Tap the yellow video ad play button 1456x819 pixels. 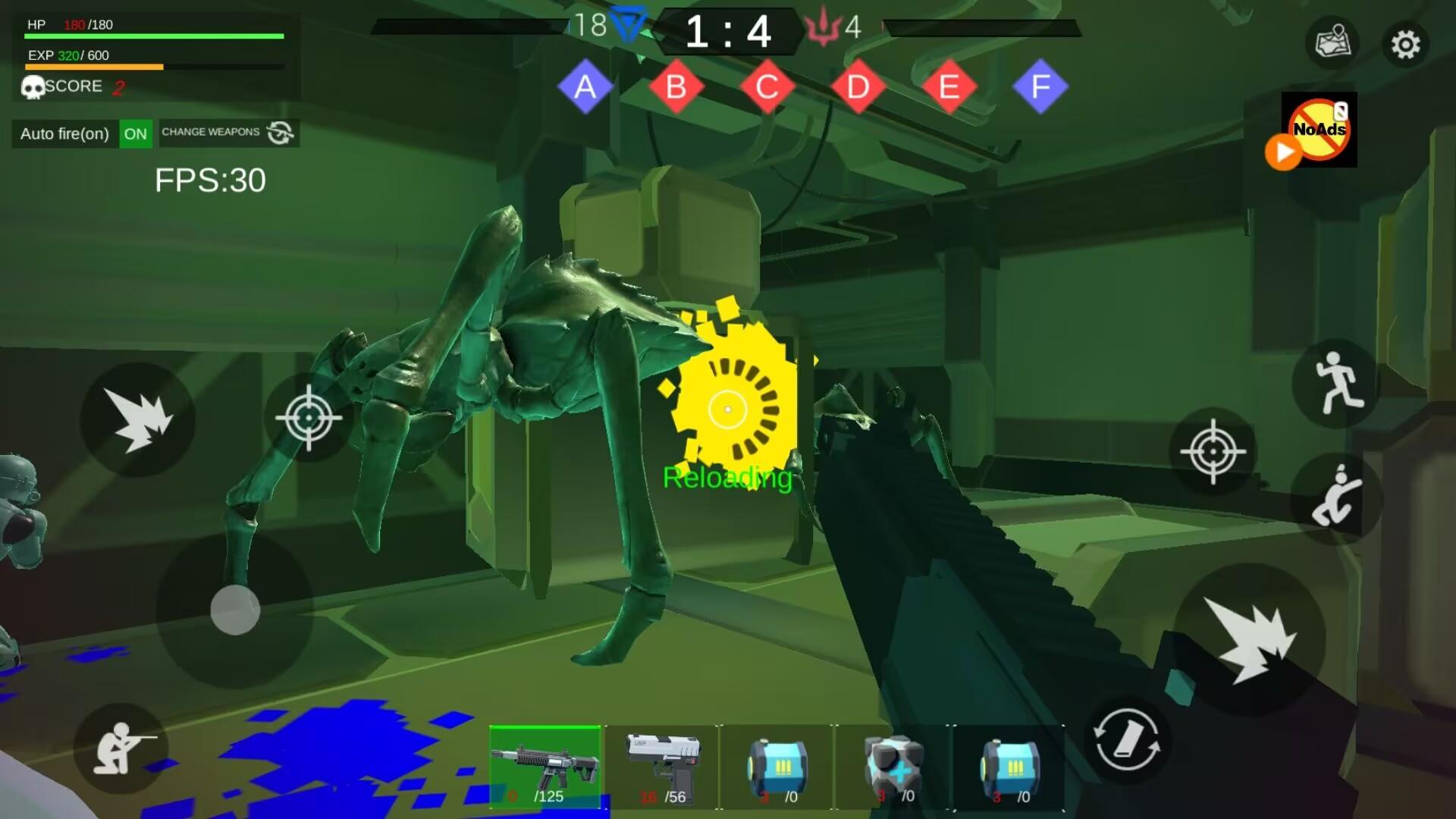(x=1283, y=153)
